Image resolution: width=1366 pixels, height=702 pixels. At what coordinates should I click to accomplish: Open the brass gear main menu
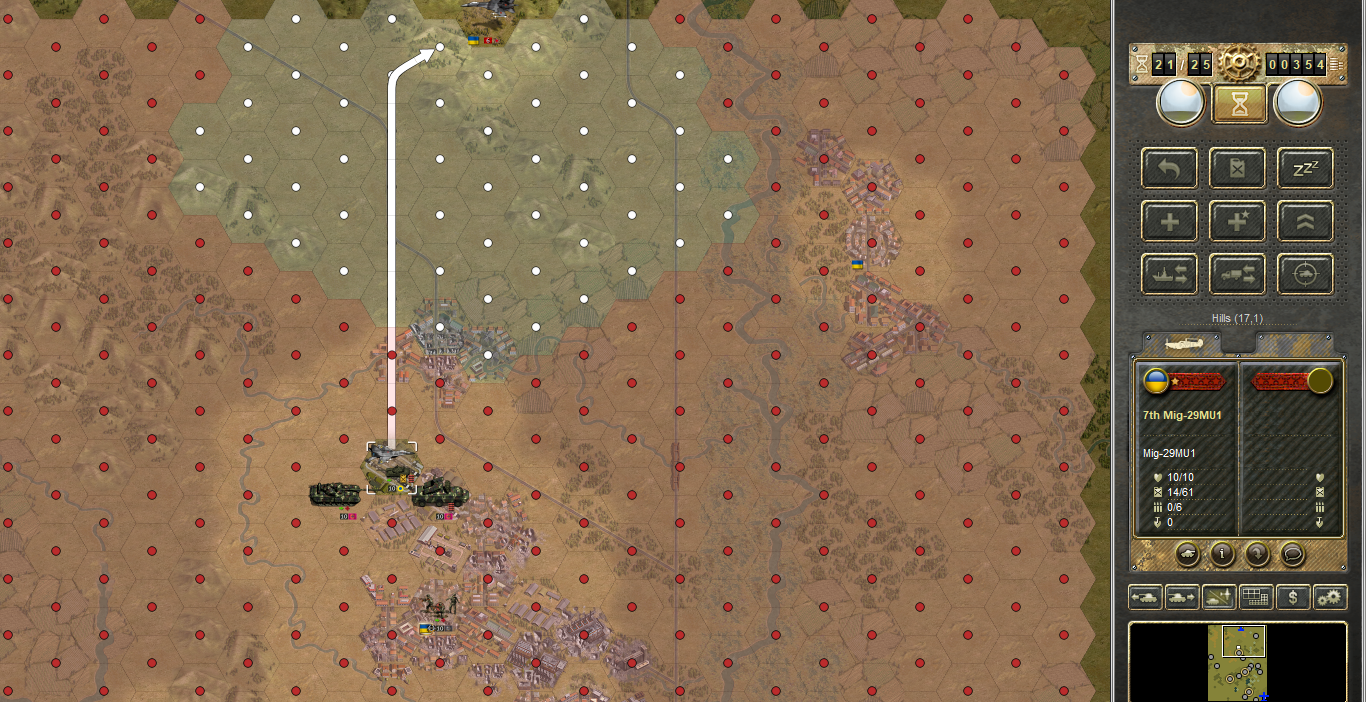click(x=1237, y=65)
